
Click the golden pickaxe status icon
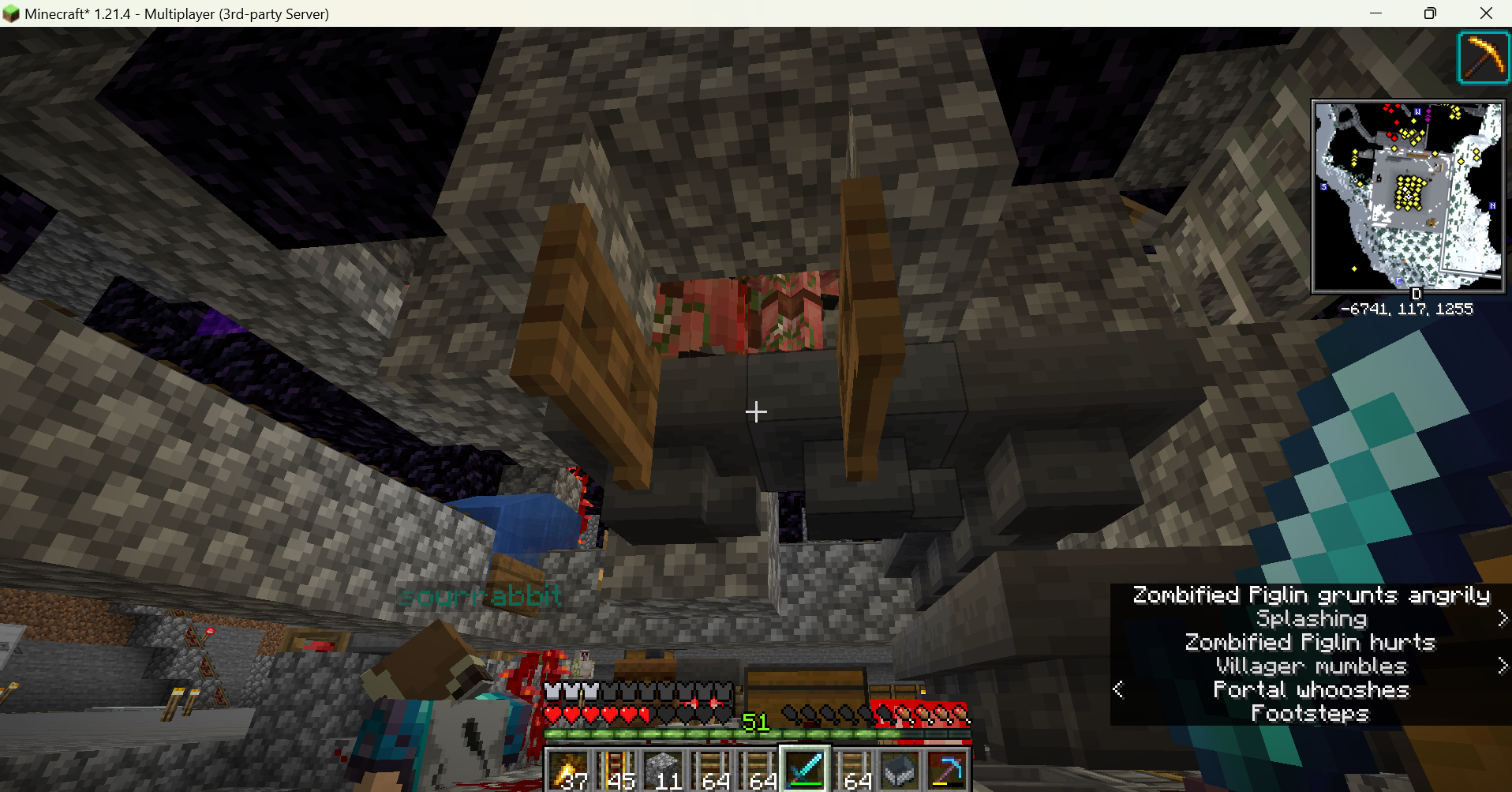click(1483, 58)
